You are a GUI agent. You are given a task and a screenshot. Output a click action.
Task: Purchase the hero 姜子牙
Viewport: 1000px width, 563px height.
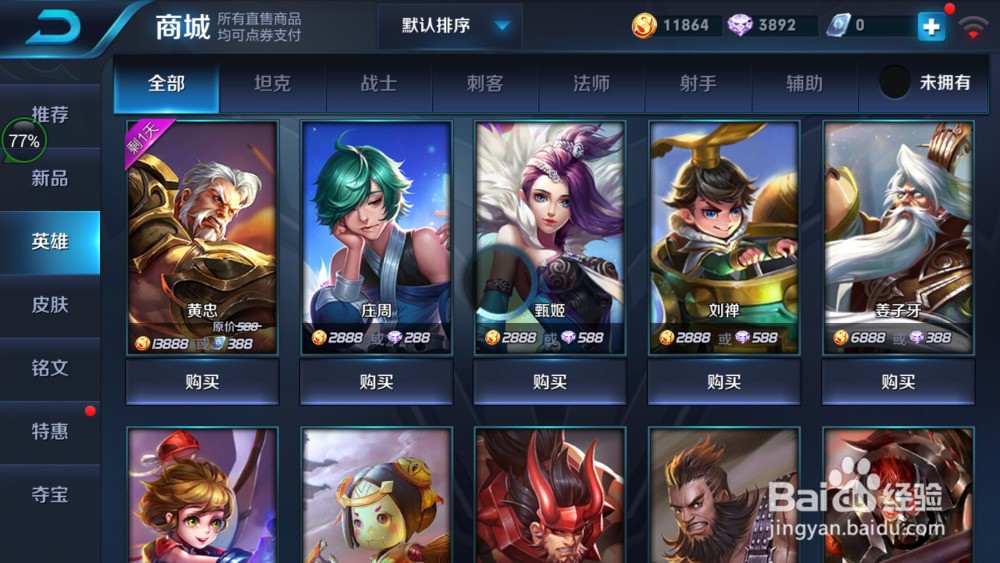pyautogui.click(x=898, y=382)
